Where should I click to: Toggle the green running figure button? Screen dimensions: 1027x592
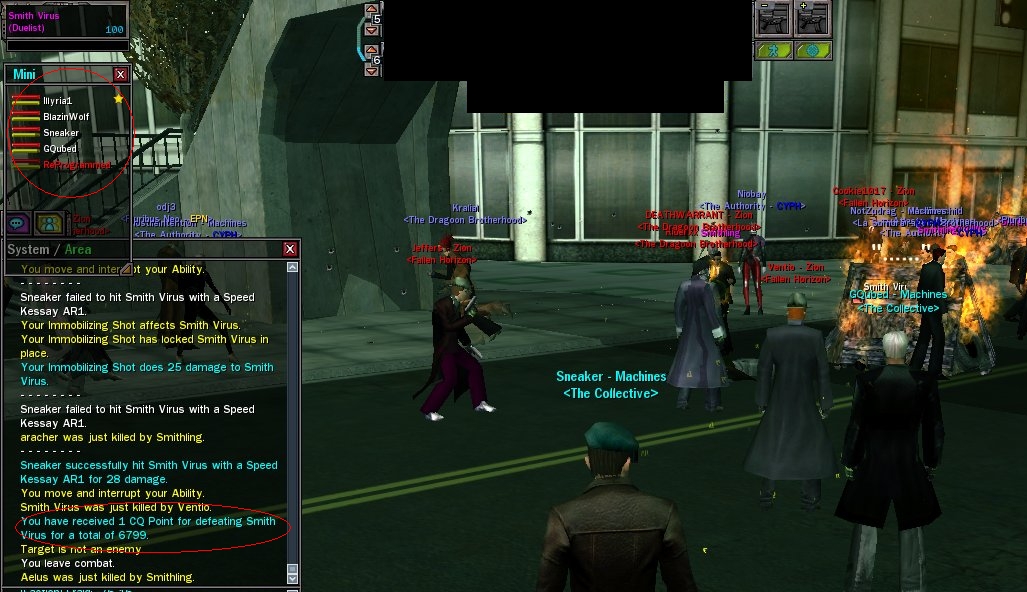tap(773, 51)
